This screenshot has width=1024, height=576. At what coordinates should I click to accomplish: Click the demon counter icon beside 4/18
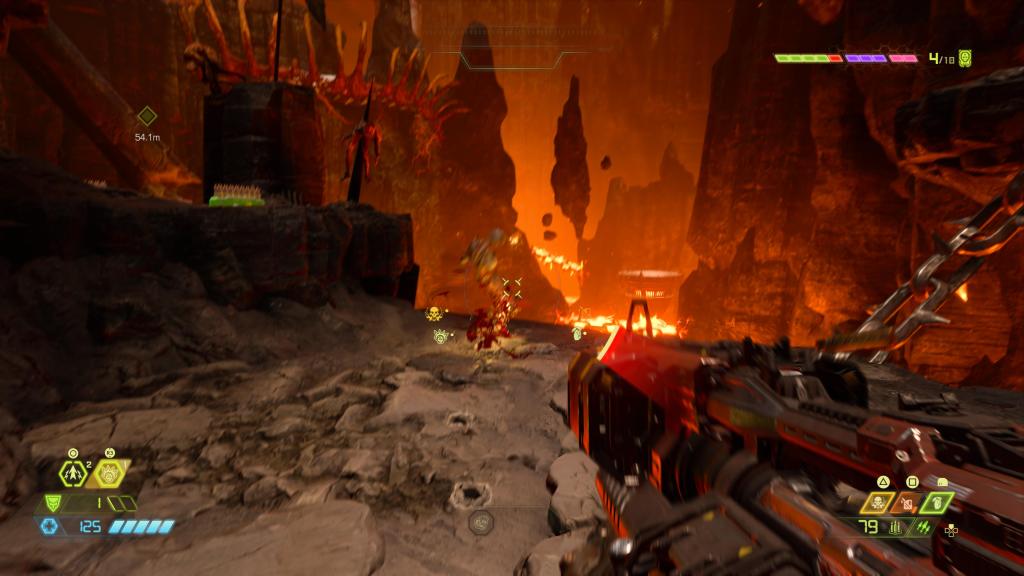[965, 58]
